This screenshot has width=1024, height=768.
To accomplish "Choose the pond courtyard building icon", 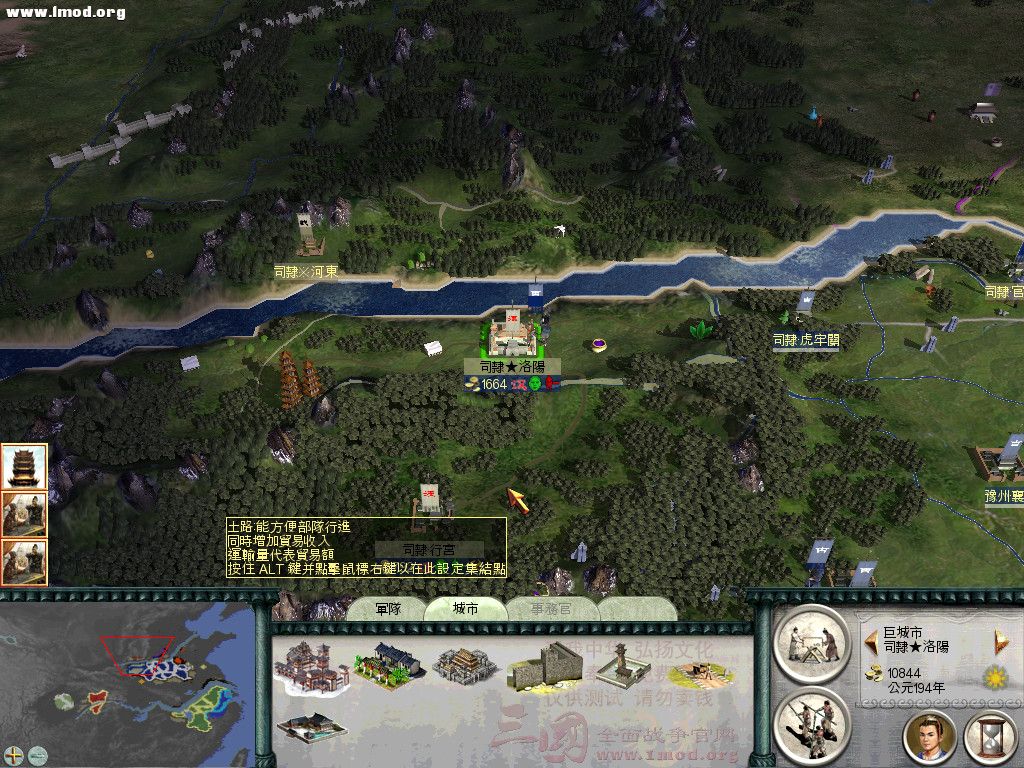I will [310, 728].
